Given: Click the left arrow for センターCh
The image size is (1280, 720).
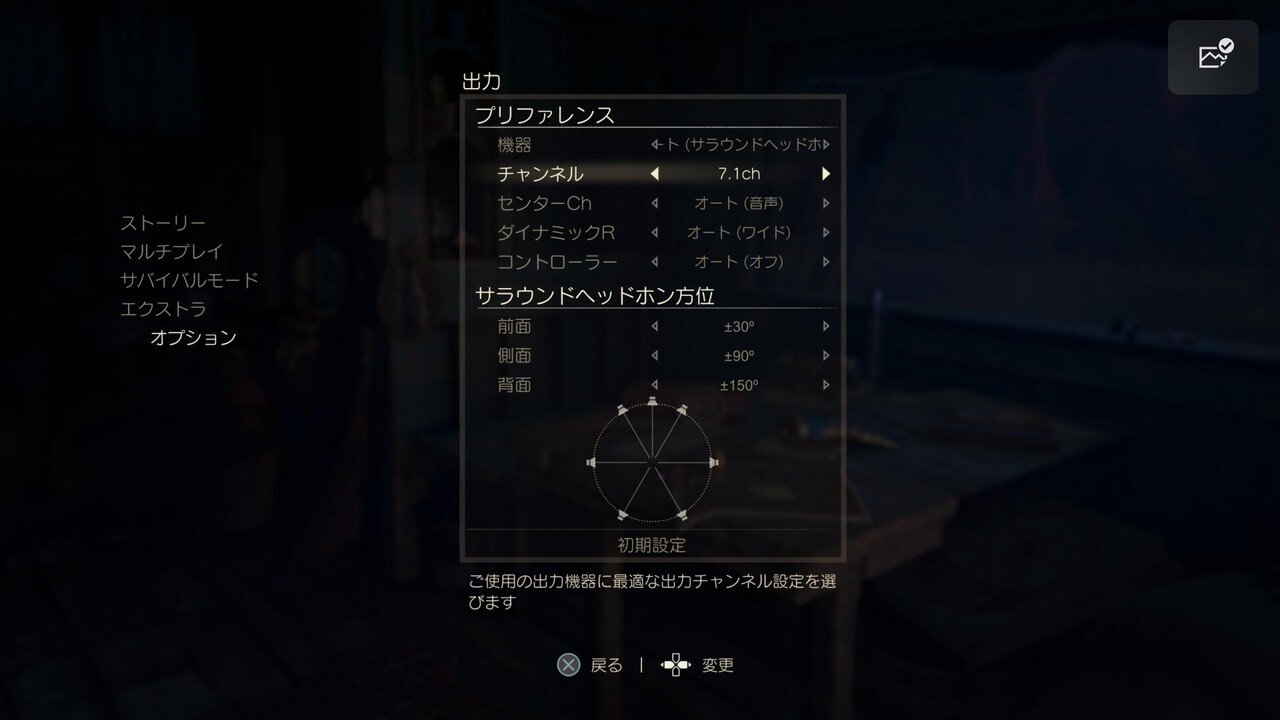Looking at the screenshot, I should [x=655, y=202].
